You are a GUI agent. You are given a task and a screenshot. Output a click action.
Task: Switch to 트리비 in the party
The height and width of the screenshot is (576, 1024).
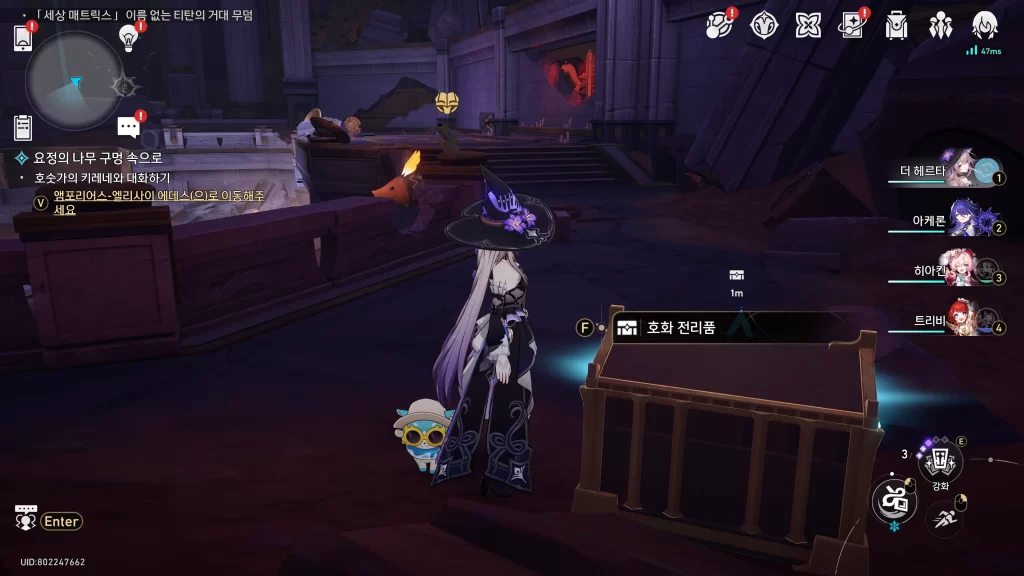(962, 320)
